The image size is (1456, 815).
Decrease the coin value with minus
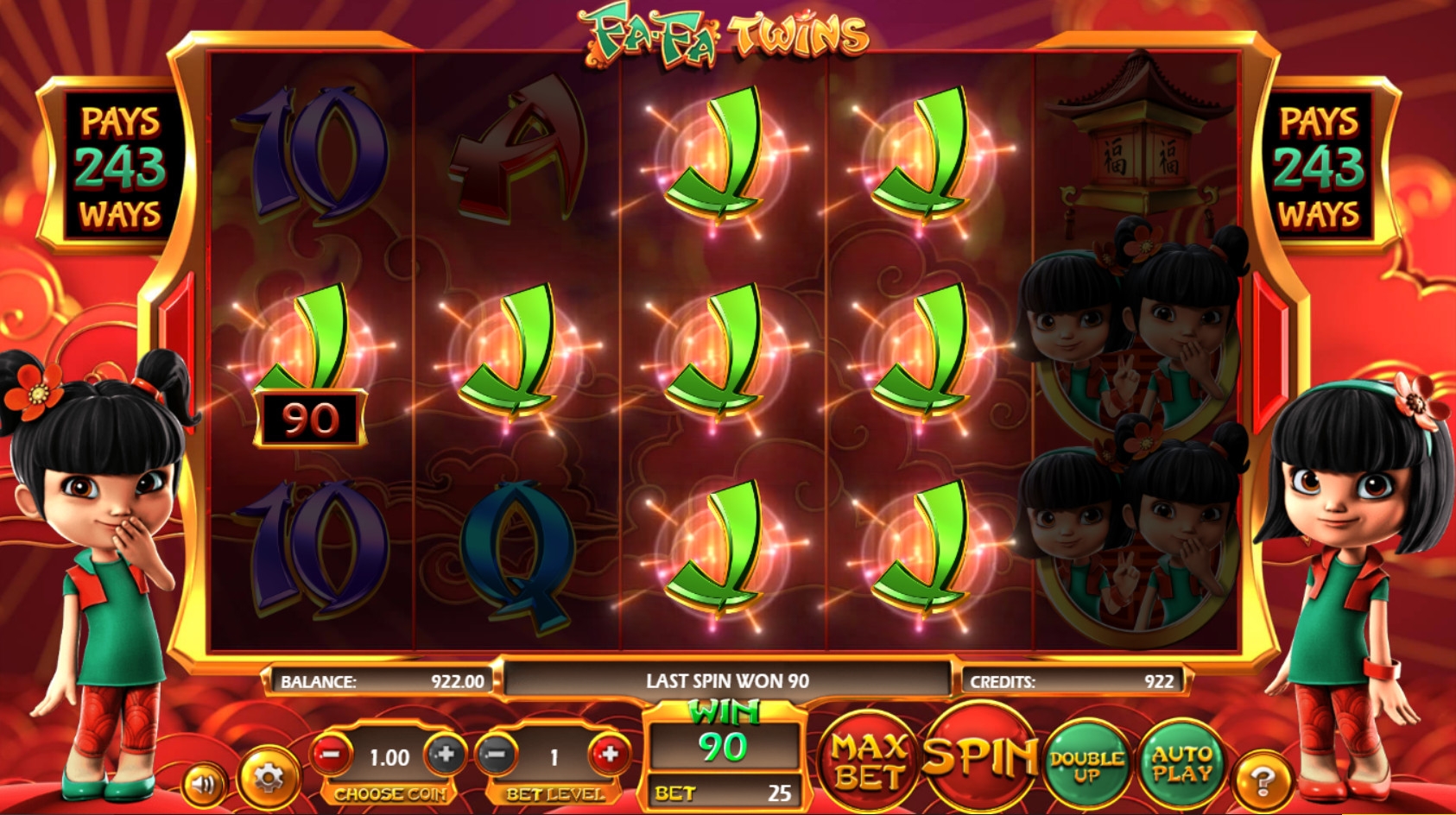coord(332,755)
